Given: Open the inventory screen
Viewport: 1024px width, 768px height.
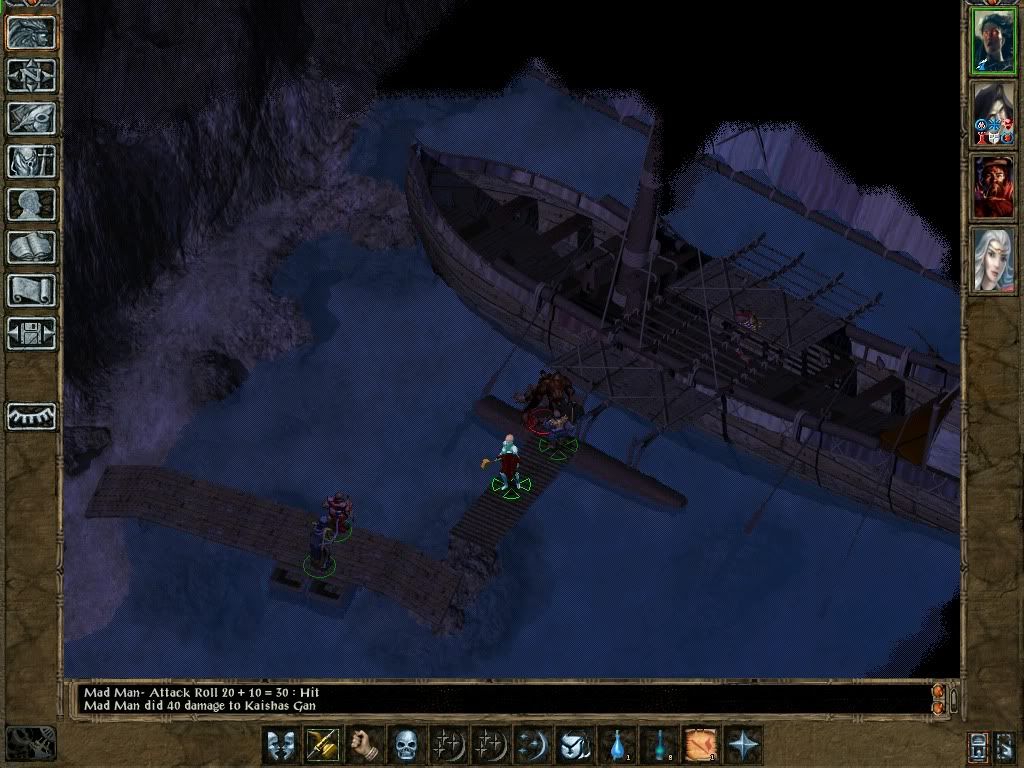Looking at the screenshot, I should [31, 161].
